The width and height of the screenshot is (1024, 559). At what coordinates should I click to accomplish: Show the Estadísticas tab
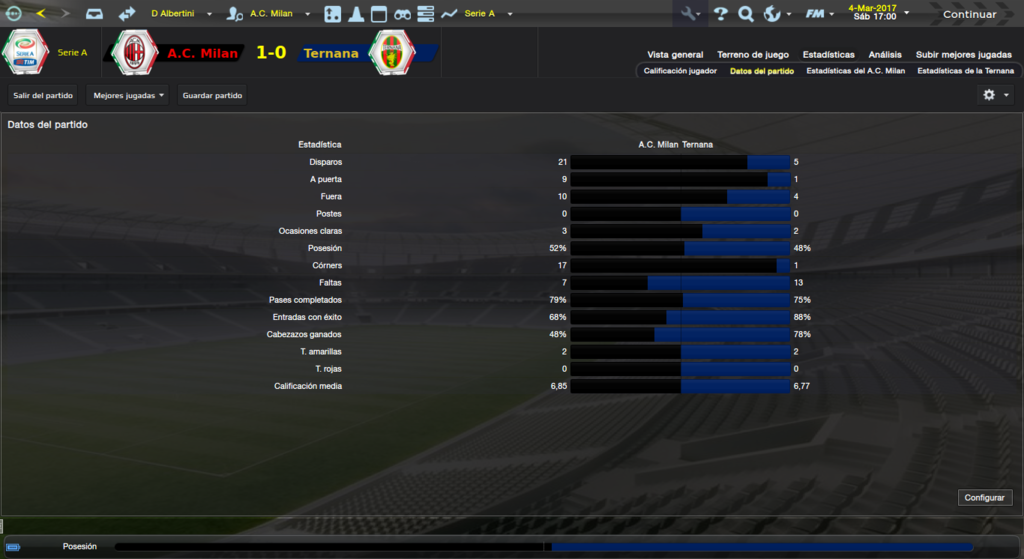pyautogui.click(x=828, y=55)
